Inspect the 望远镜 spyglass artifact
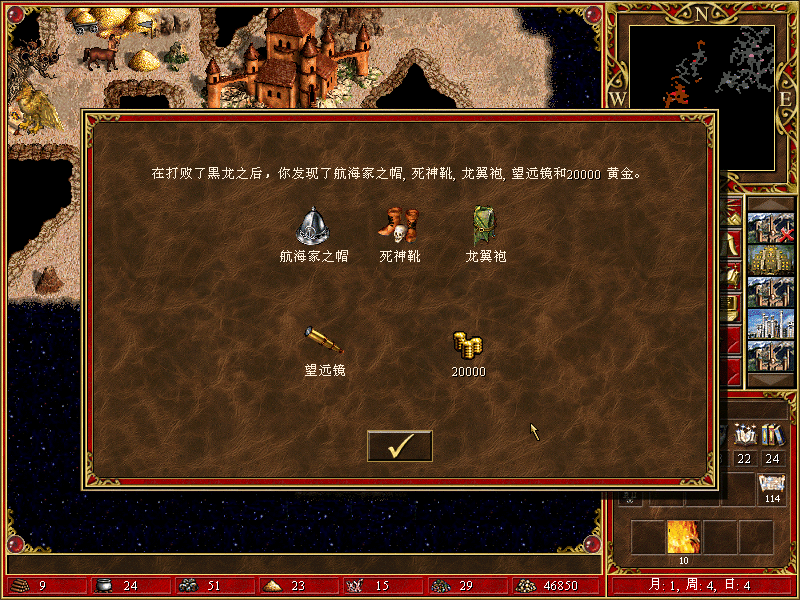 click(324, 340)
